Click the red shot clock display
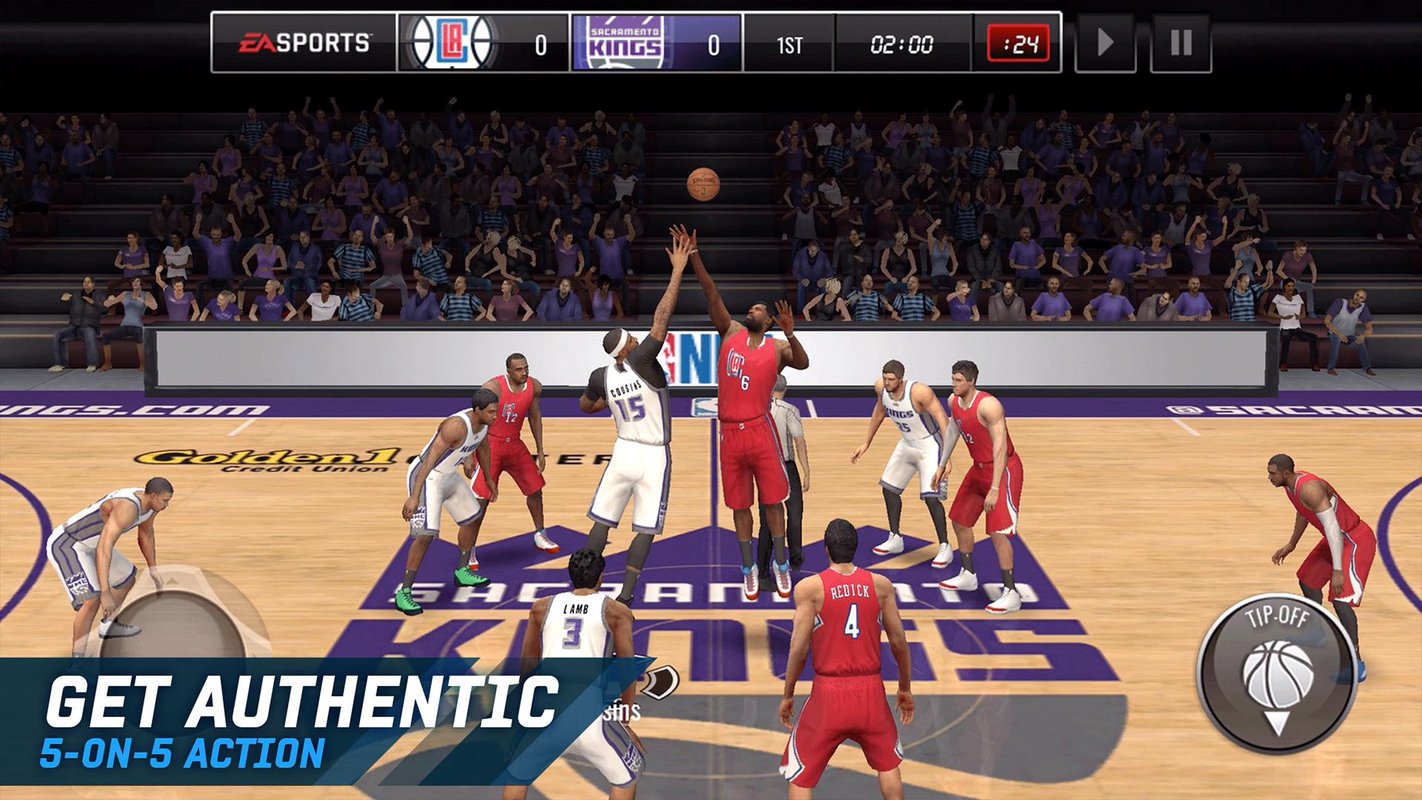Image resolution: width=1422 pixels, height=800 pixels. click(x=1016, y=42)
